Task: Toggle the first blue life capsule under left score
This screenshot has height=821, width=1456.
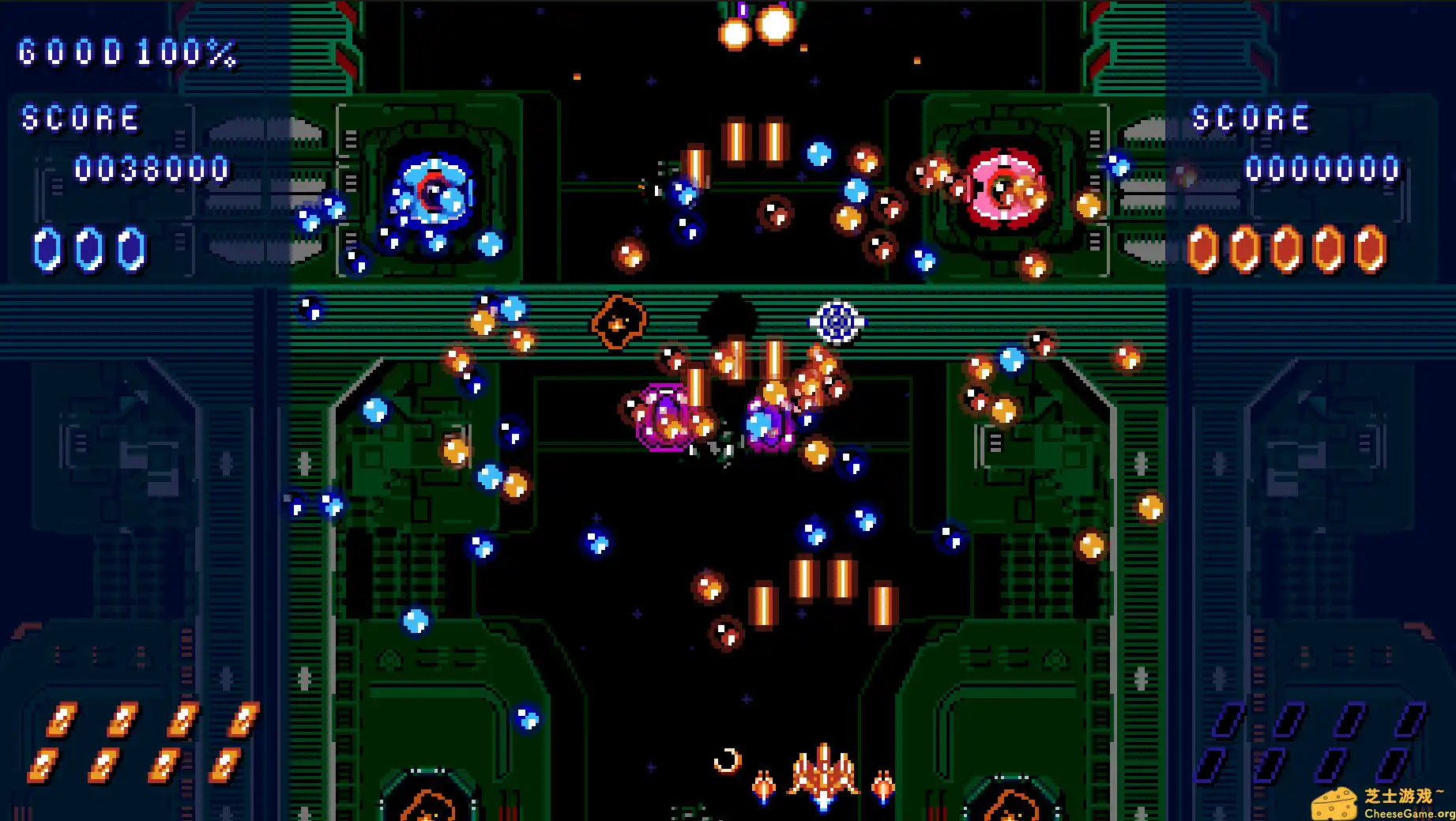Action: (x=49, y=247)
